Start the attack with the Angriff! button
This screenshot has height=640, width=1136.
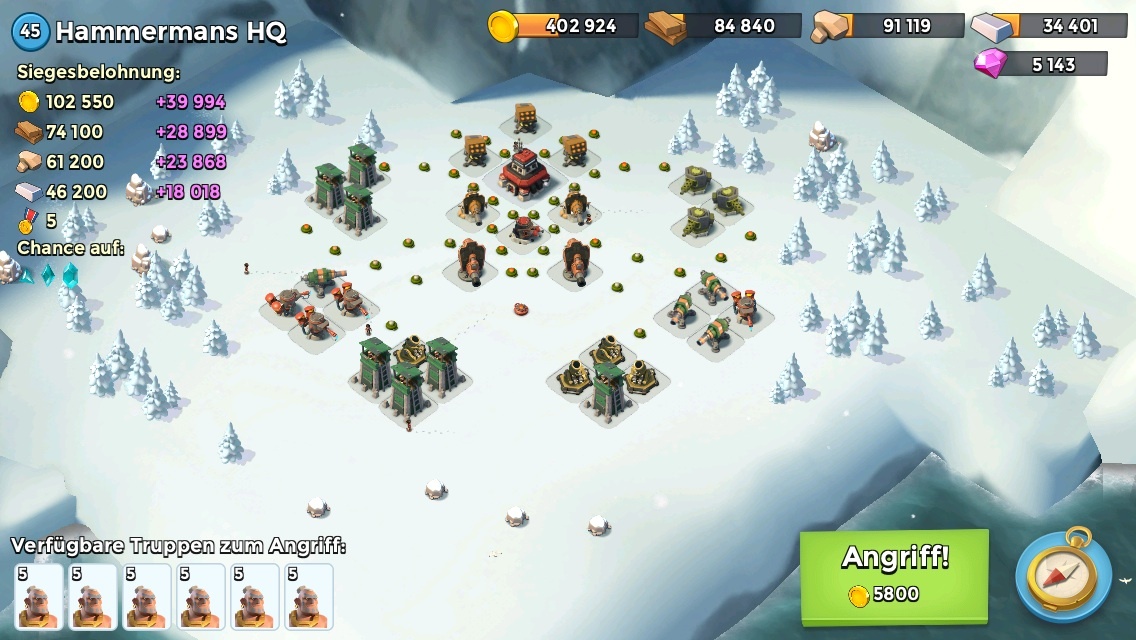pyautogui.click(x=894, y=573)
